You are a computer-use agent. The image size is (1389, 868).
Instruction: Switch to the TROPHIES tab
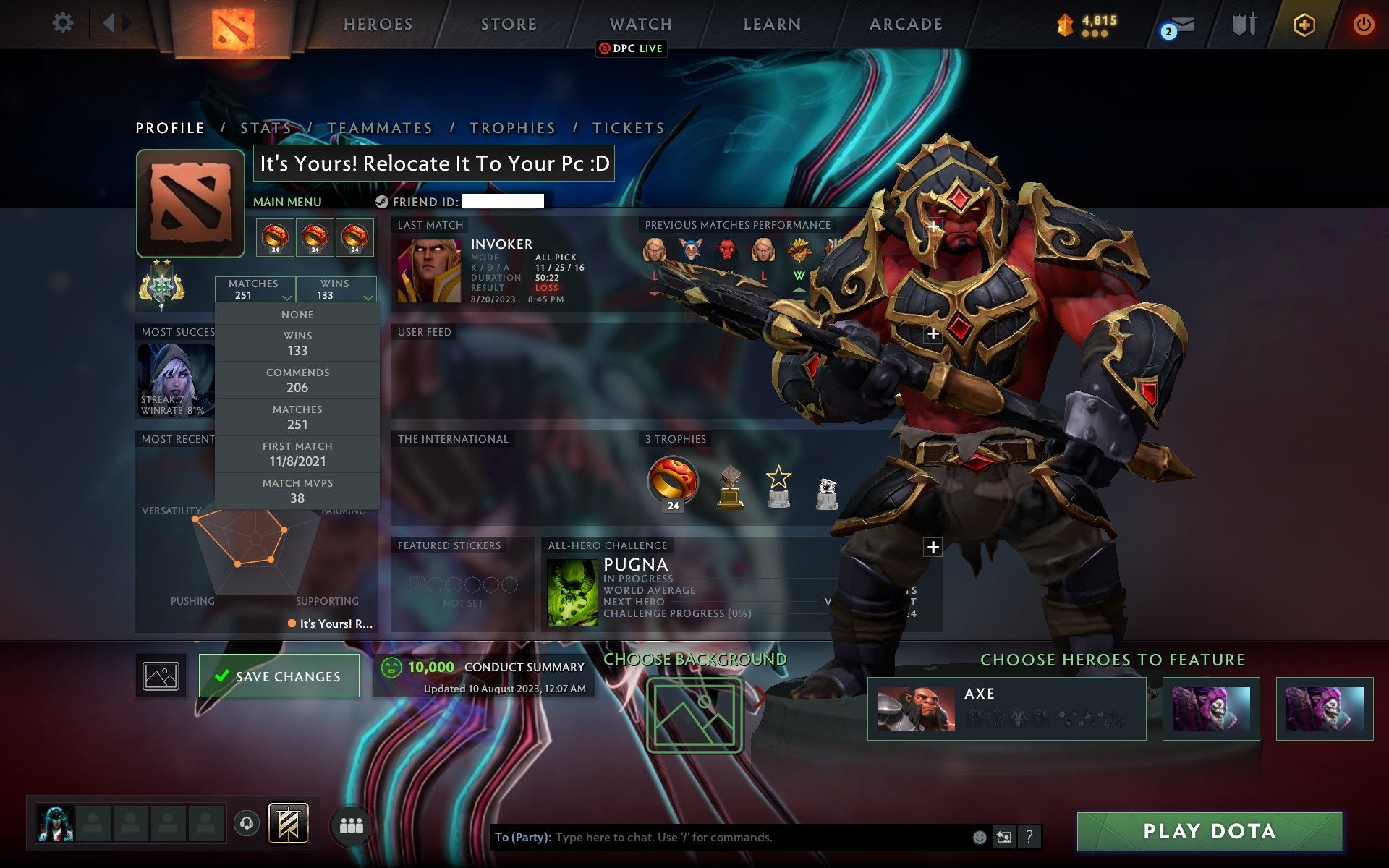pyautogui.click(x=512, y=127)
